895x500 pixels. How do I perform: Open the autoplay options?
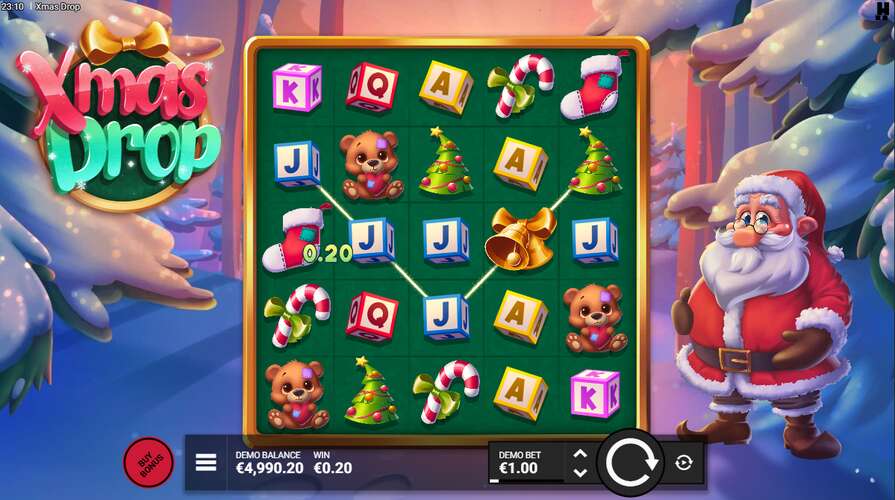[x=684, y=462]
